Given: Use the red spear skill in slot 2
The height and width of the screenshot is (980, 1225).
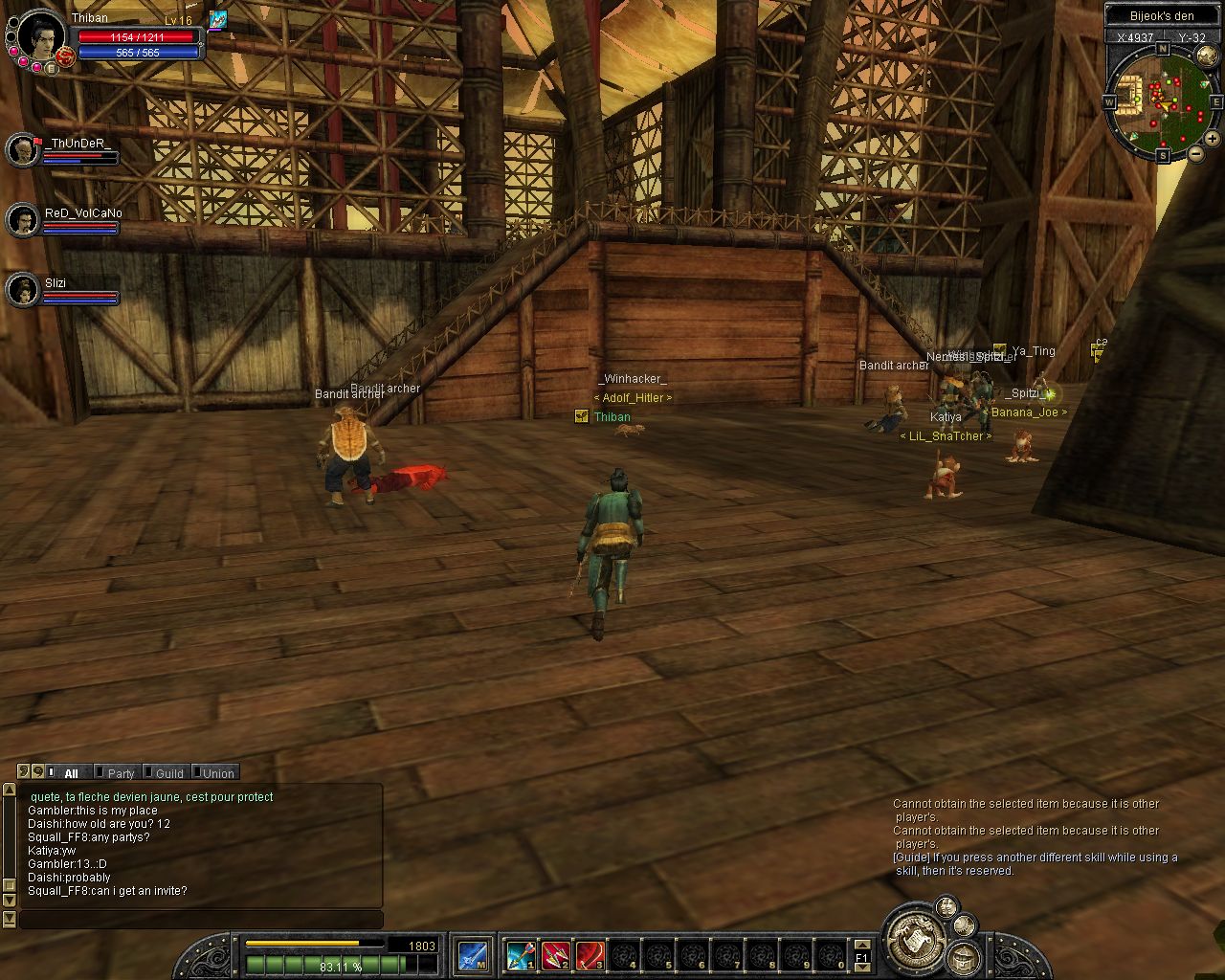Looking at the screenshot, I should click(556, 955).
